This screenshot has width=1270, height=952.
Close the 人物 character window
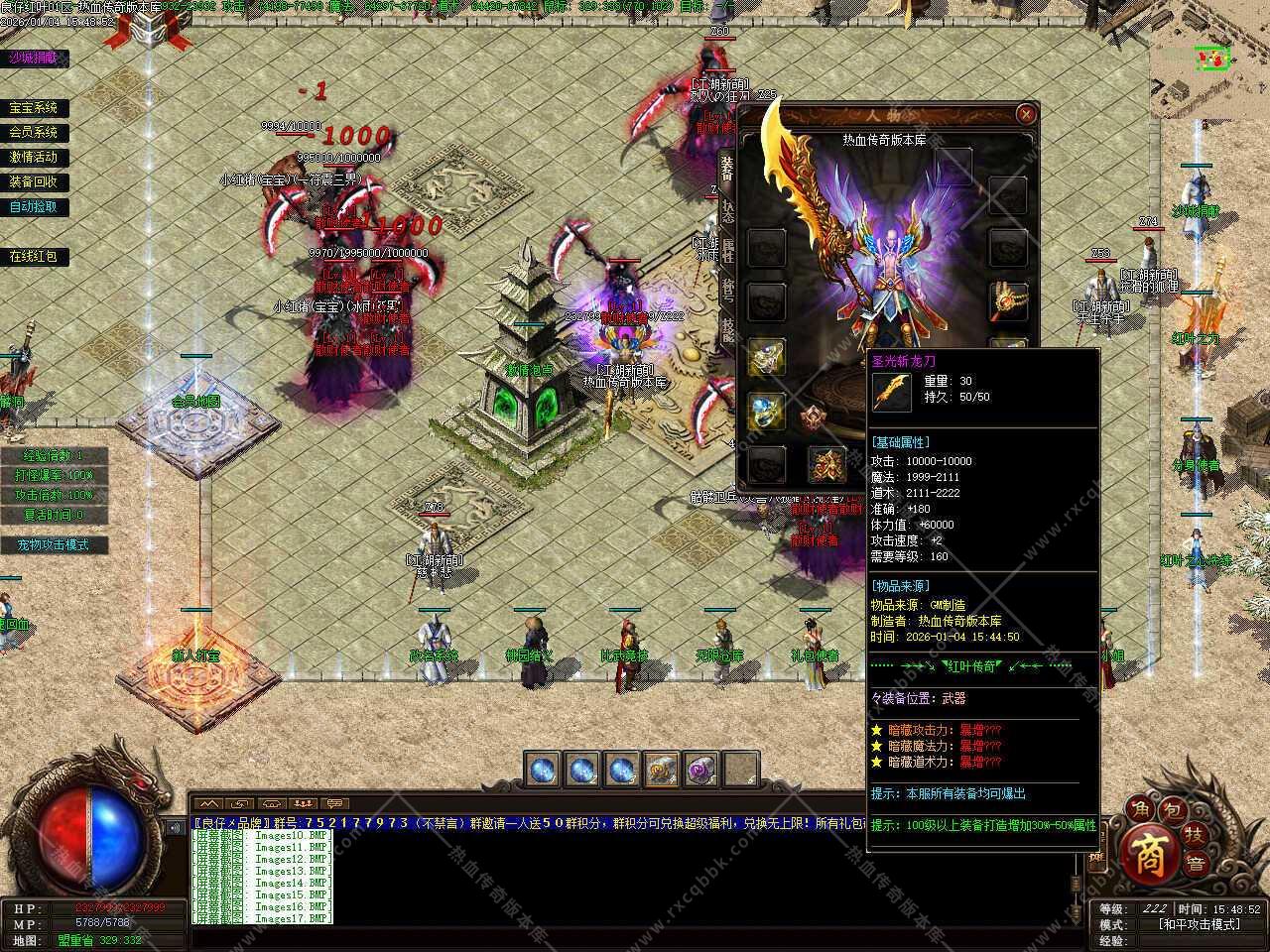(x=1026, y=114)
